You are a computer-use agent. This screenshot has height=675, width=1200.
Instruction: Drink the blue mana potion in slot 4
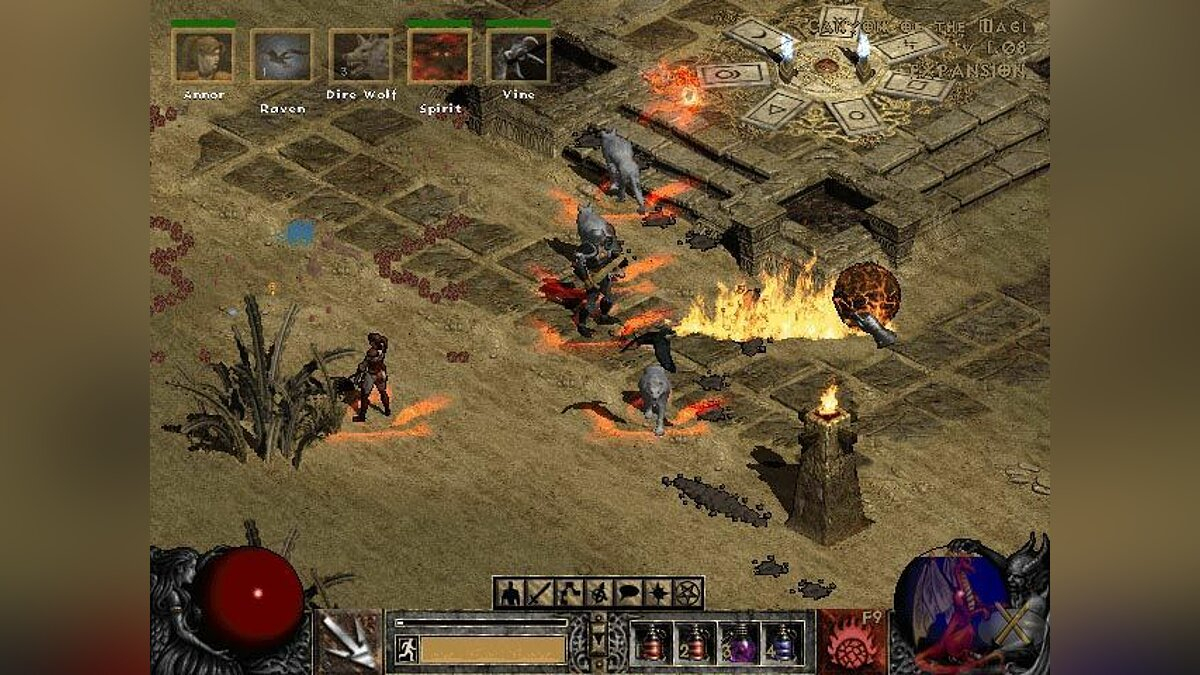[x=784, y=642]
